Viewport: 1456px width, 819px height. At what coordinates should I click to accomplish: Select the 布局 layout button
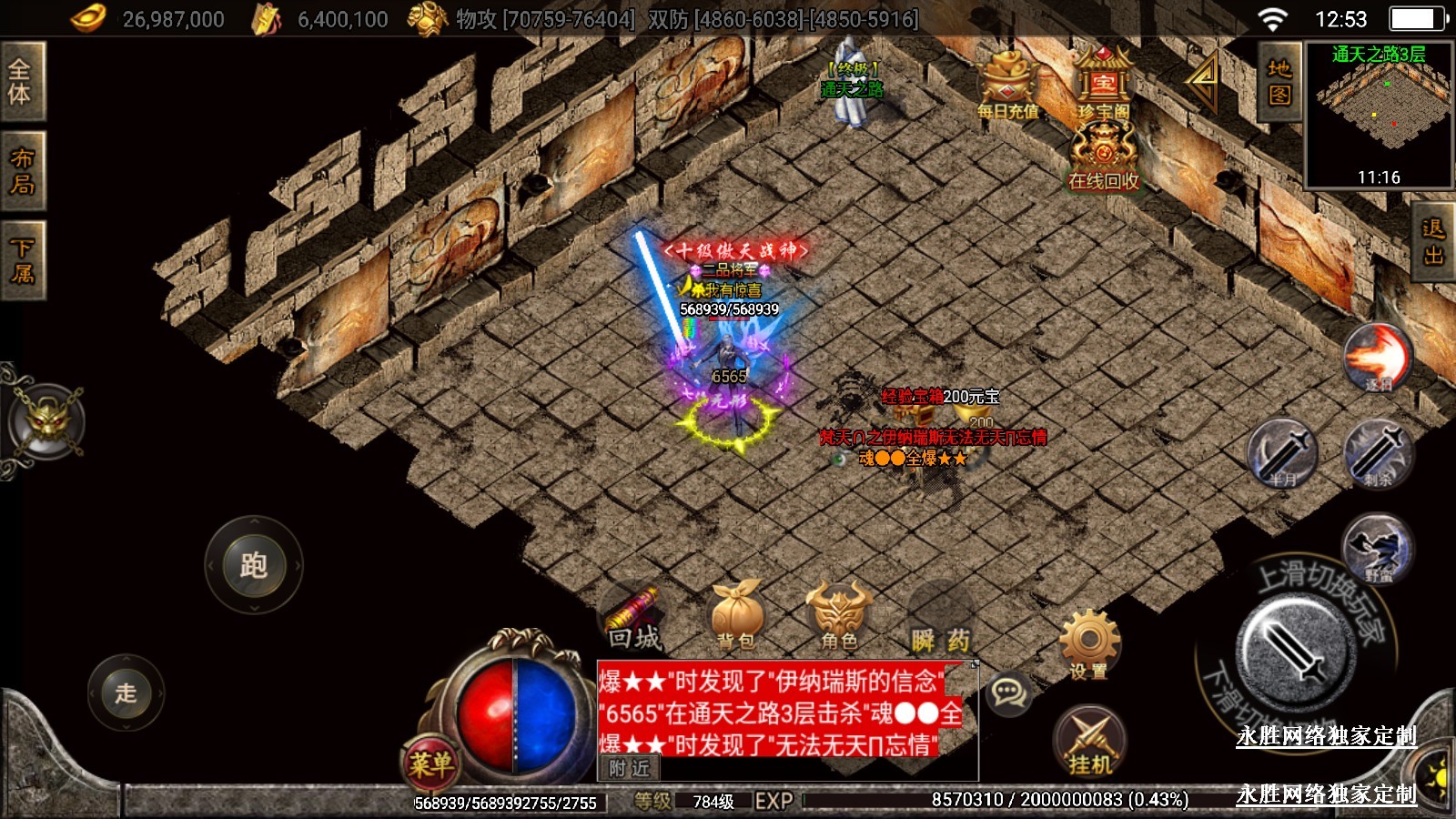[x=22, y=170]
